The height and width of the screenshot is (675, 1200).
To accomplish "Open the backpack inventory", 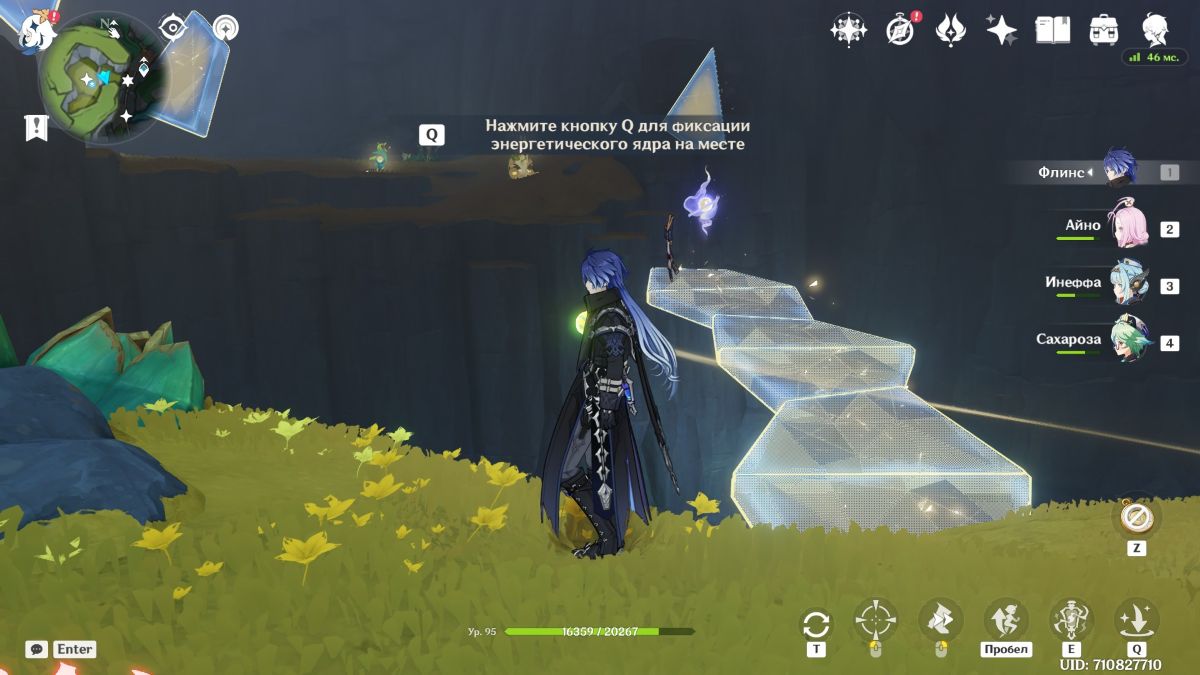I will point(1104,30).
